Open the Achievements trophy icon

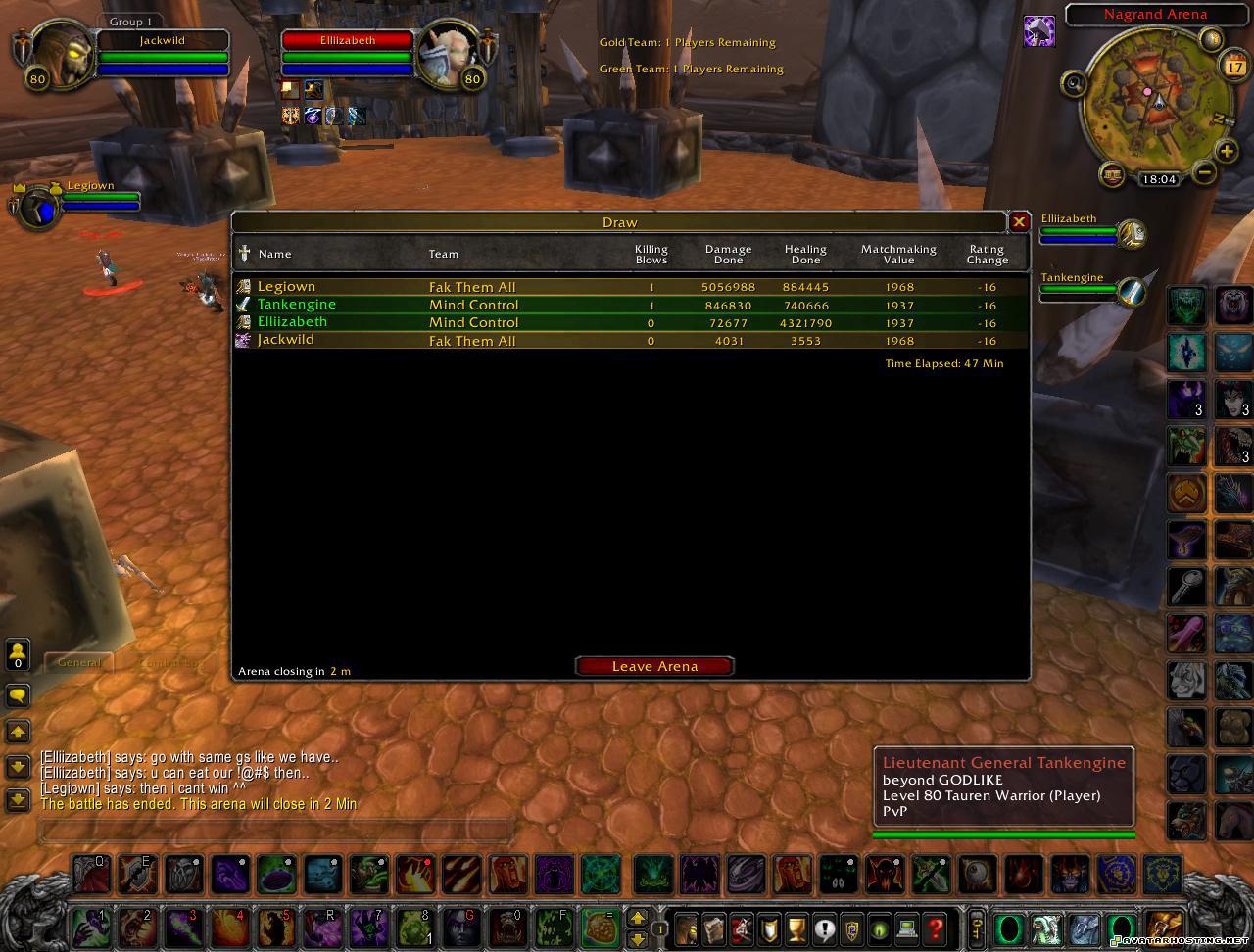point(796,928)
